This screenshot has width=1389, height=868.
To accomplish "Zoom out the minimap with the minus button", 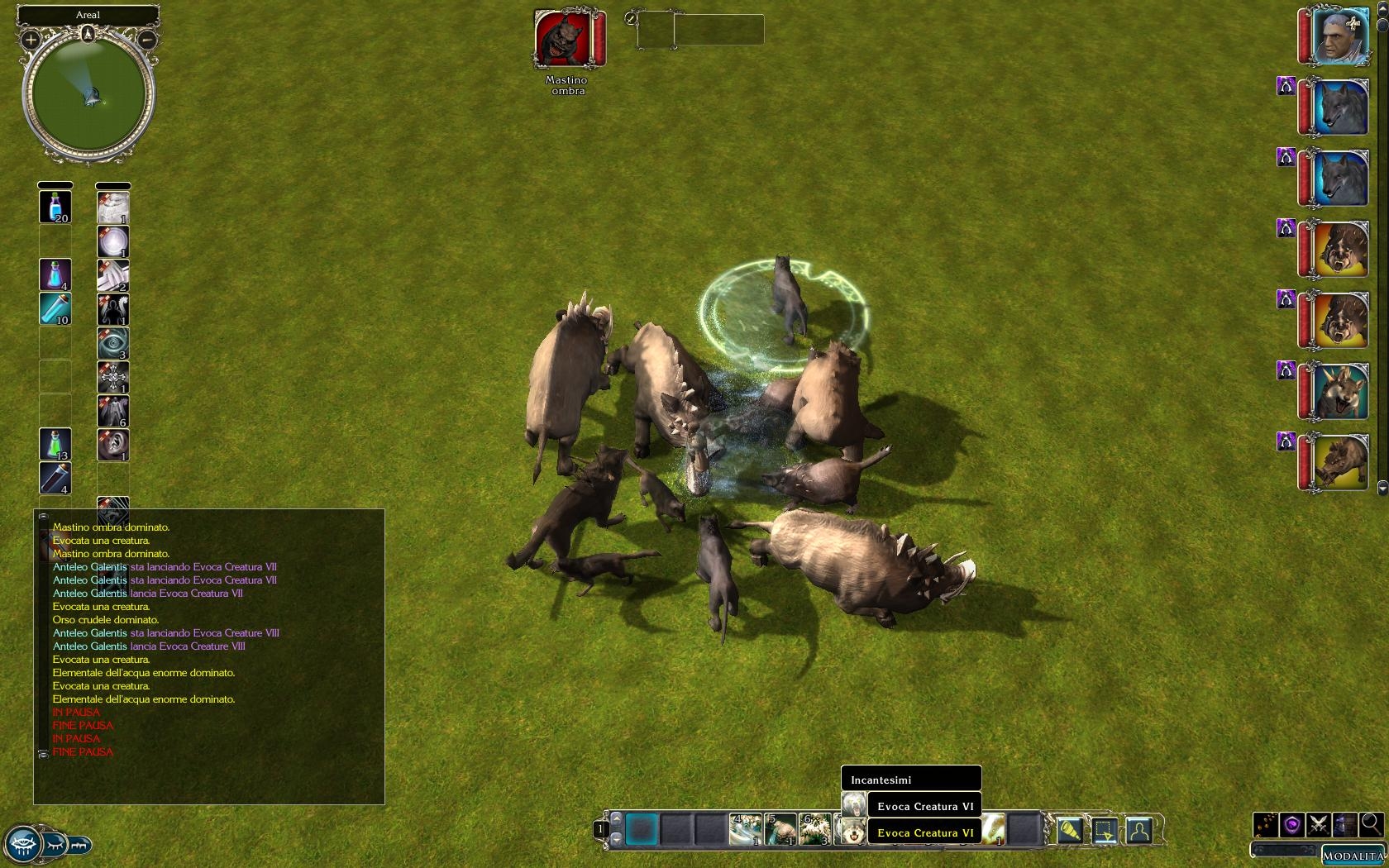I will pyautogui.click(x=147, y=39).
